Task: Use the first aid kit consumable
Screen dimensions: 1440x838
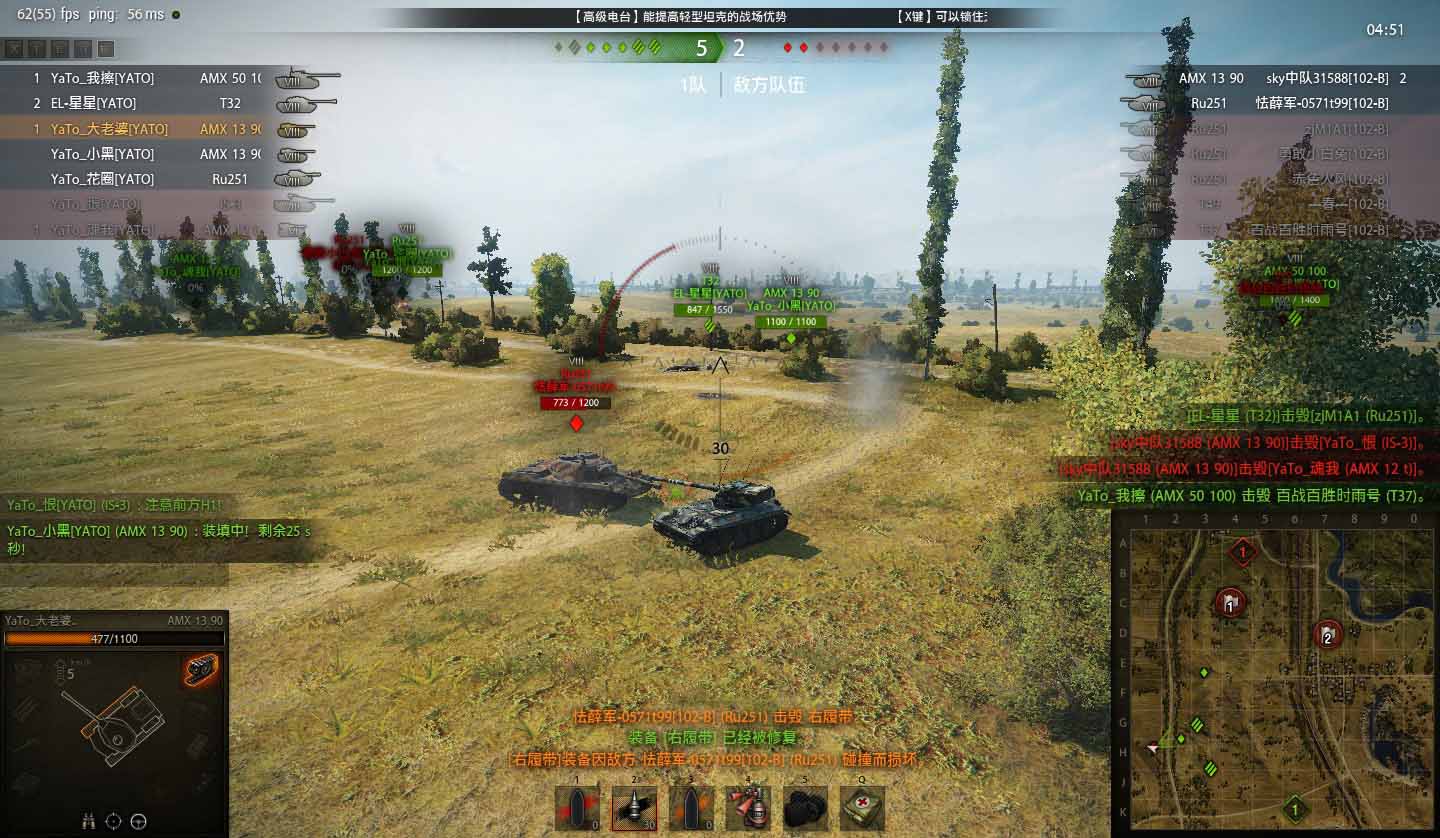Action: [x=861, y=808]
